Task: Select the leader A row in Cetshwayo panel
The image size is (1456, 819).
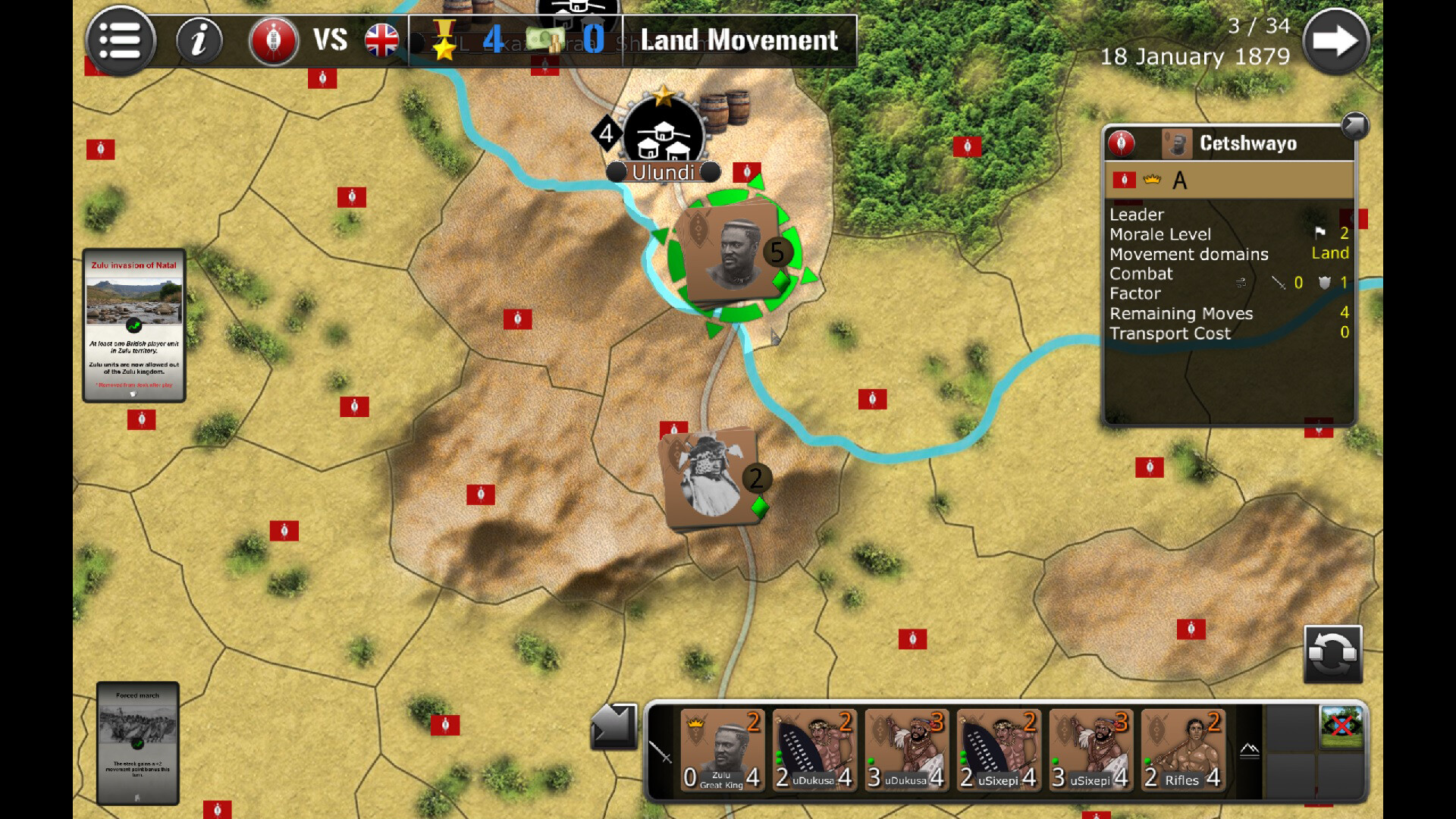Action: tap(1230, 180)
